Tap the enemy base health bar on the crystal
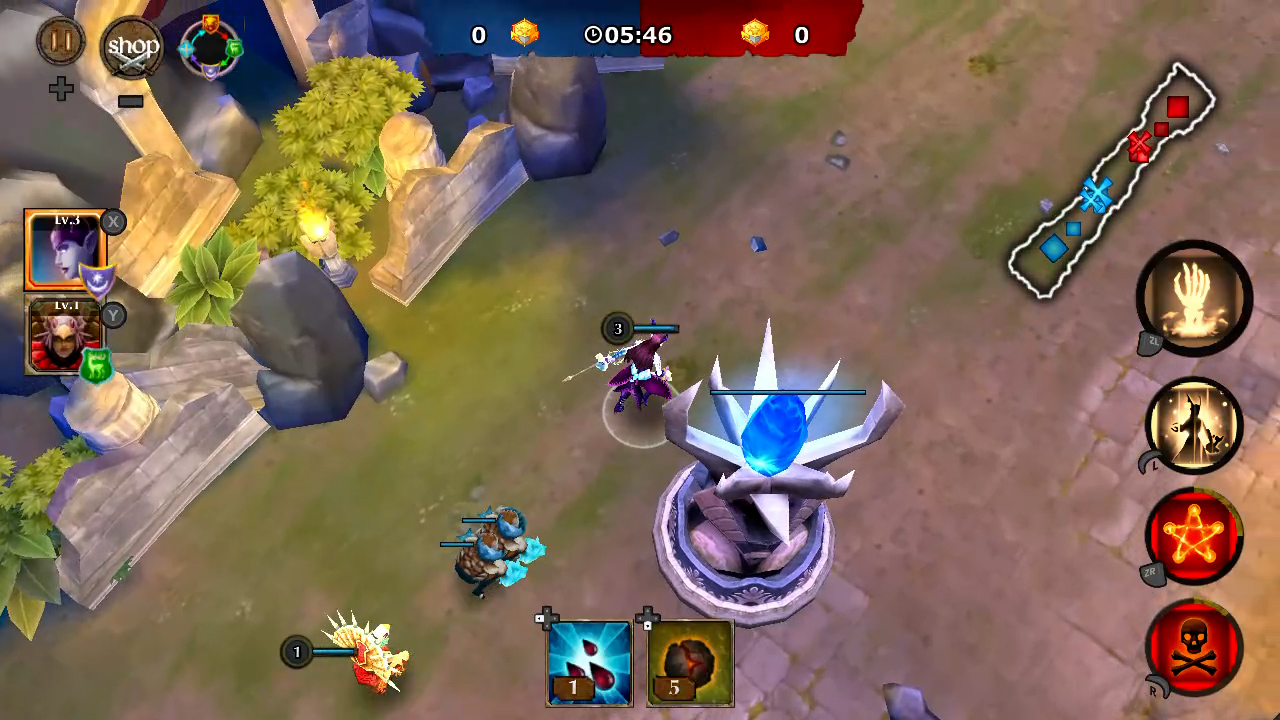 click(x=787, y=392)
